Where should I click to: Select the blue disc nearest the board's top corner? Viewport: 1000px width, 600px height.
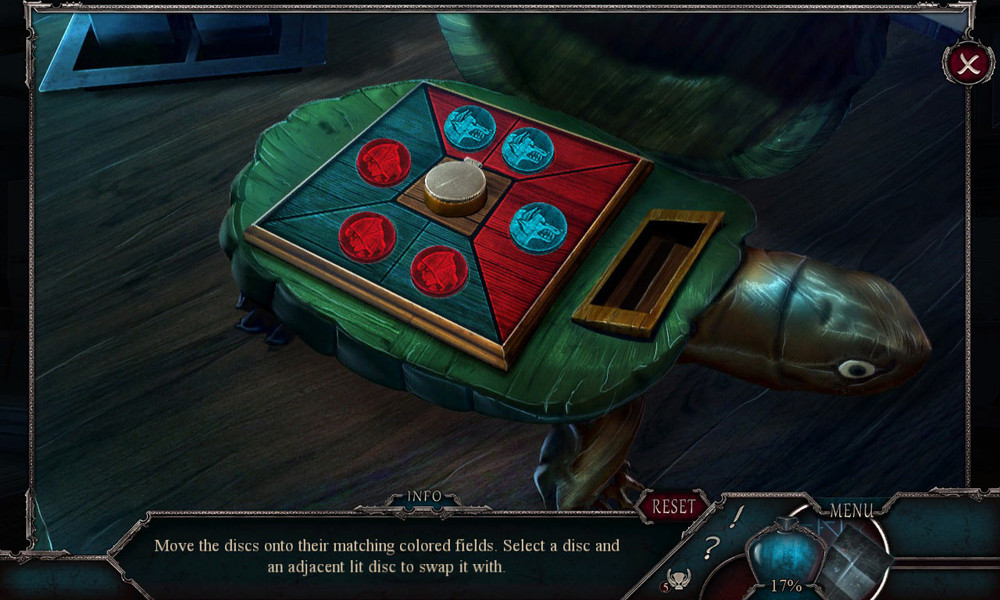[x=469, y=128]
